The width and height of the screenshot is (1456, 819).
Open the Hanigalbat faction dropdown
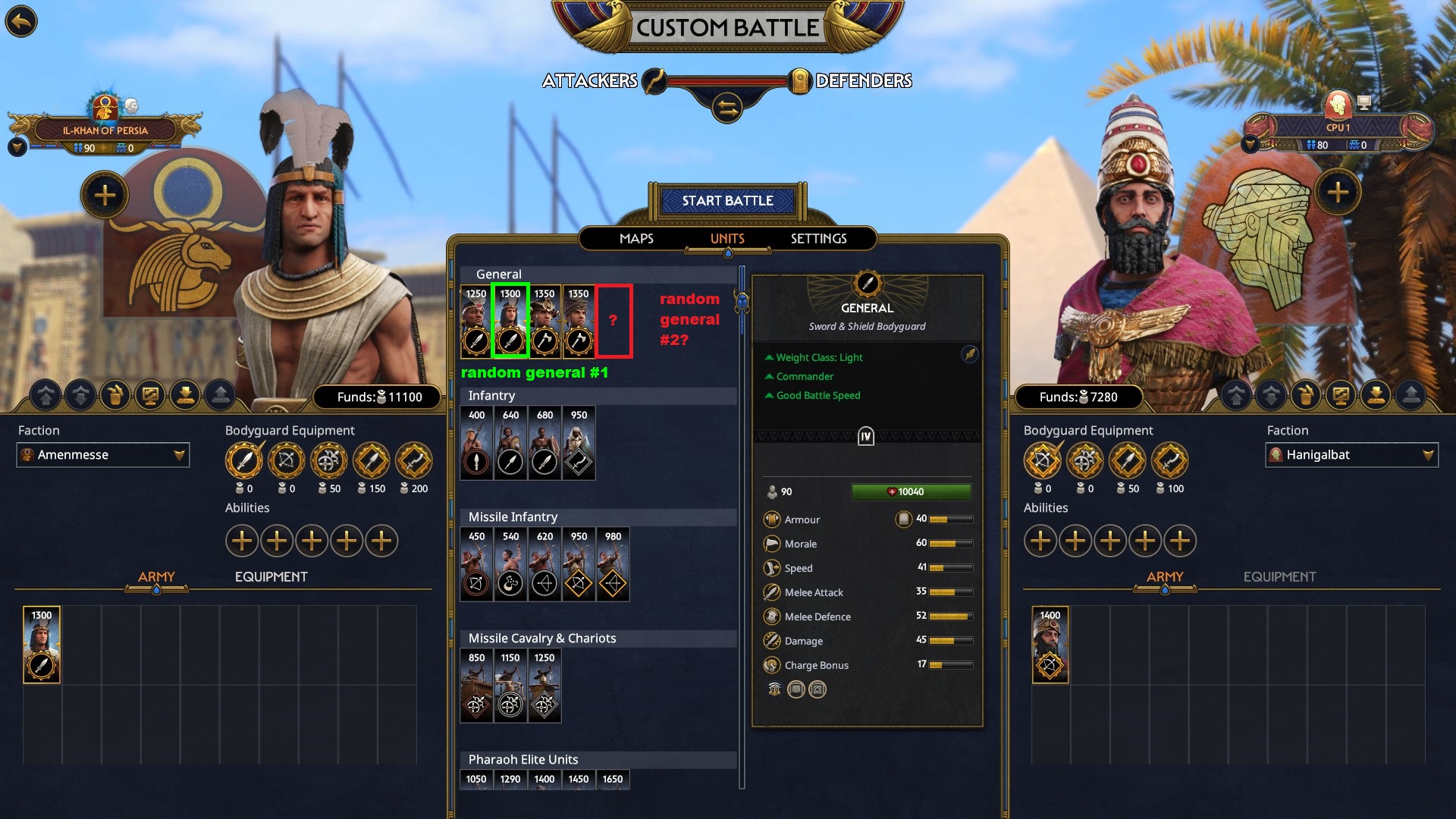(x=1351, y=455)
